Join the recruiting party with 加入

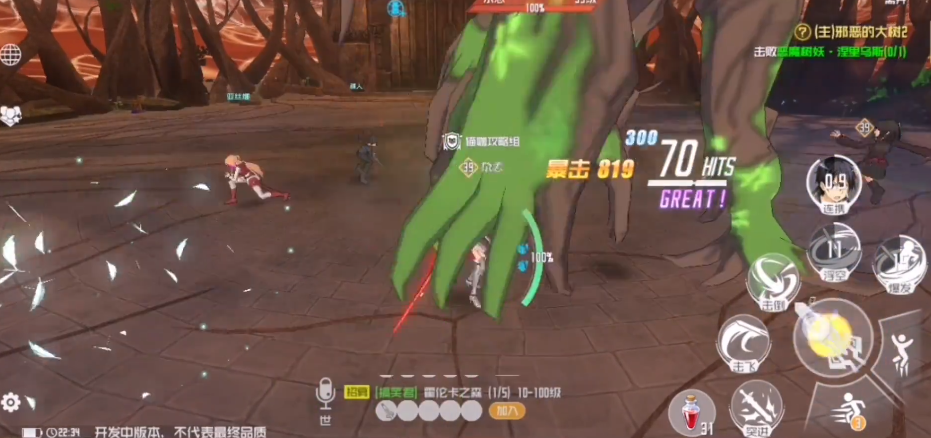(x=505, y=410)
